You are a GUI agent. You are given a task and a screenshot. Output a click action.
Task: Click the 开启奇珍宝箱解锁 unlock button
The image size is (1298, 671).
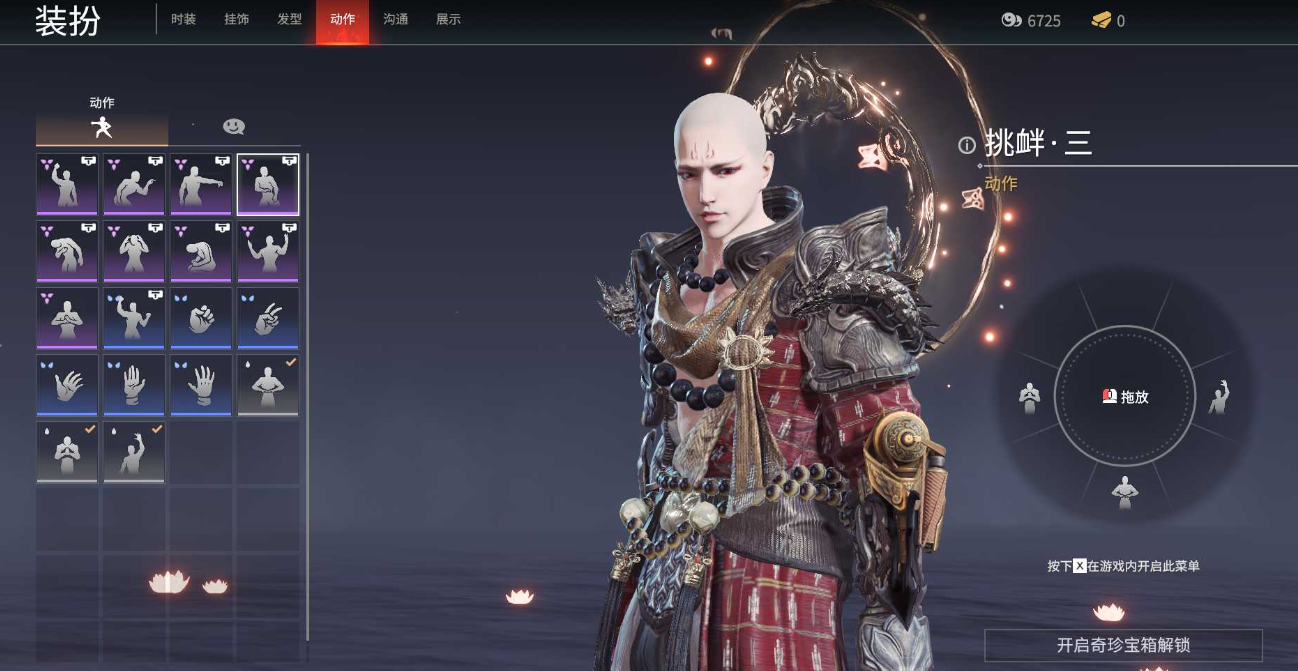1123,645
